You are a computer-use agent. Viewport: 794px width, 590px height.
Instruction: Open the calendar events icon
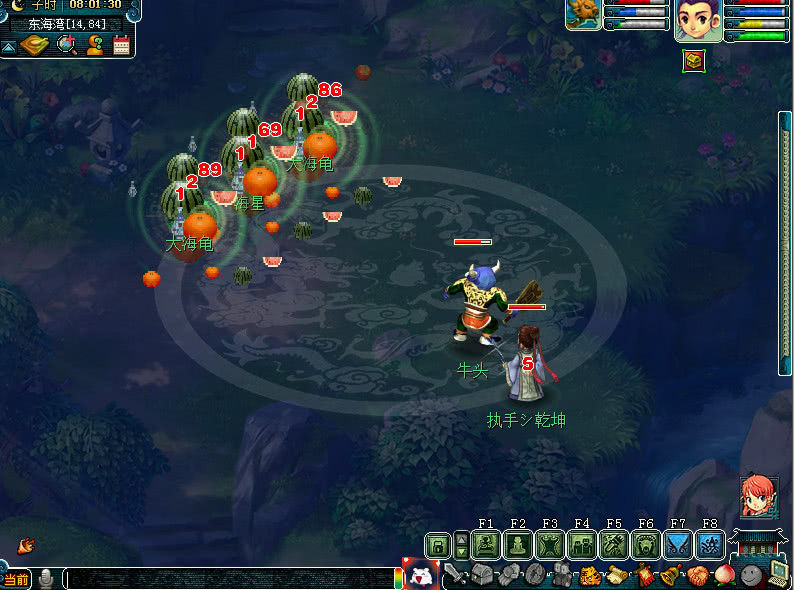pos(122,45)
